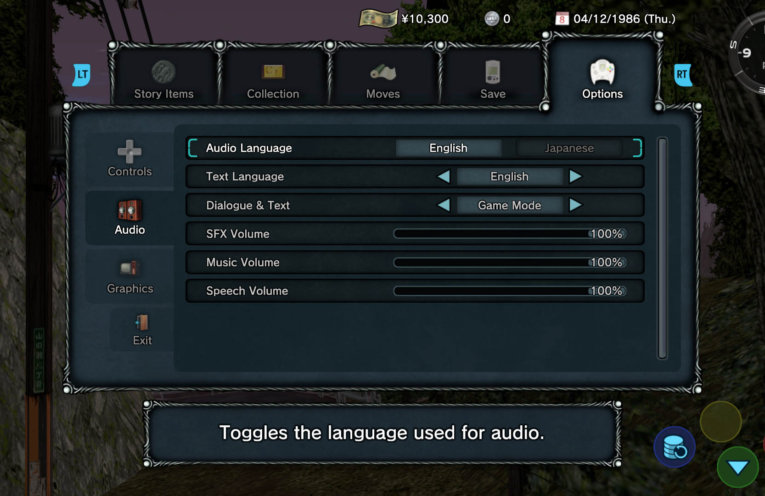
Task: Select the Audio settings section
Action: (x=130, y=217)
